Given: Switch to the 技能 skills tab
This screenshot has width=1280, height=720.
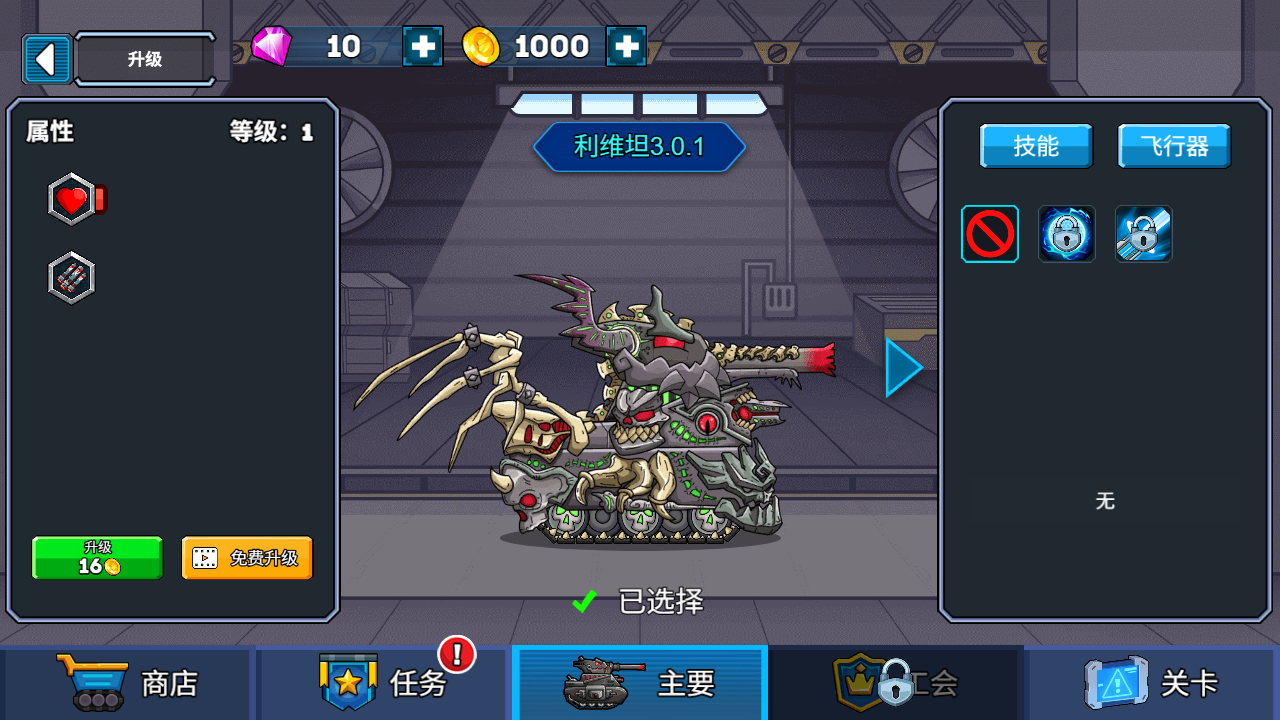Looking at the screenshot, I should (x=1036, y=146).
